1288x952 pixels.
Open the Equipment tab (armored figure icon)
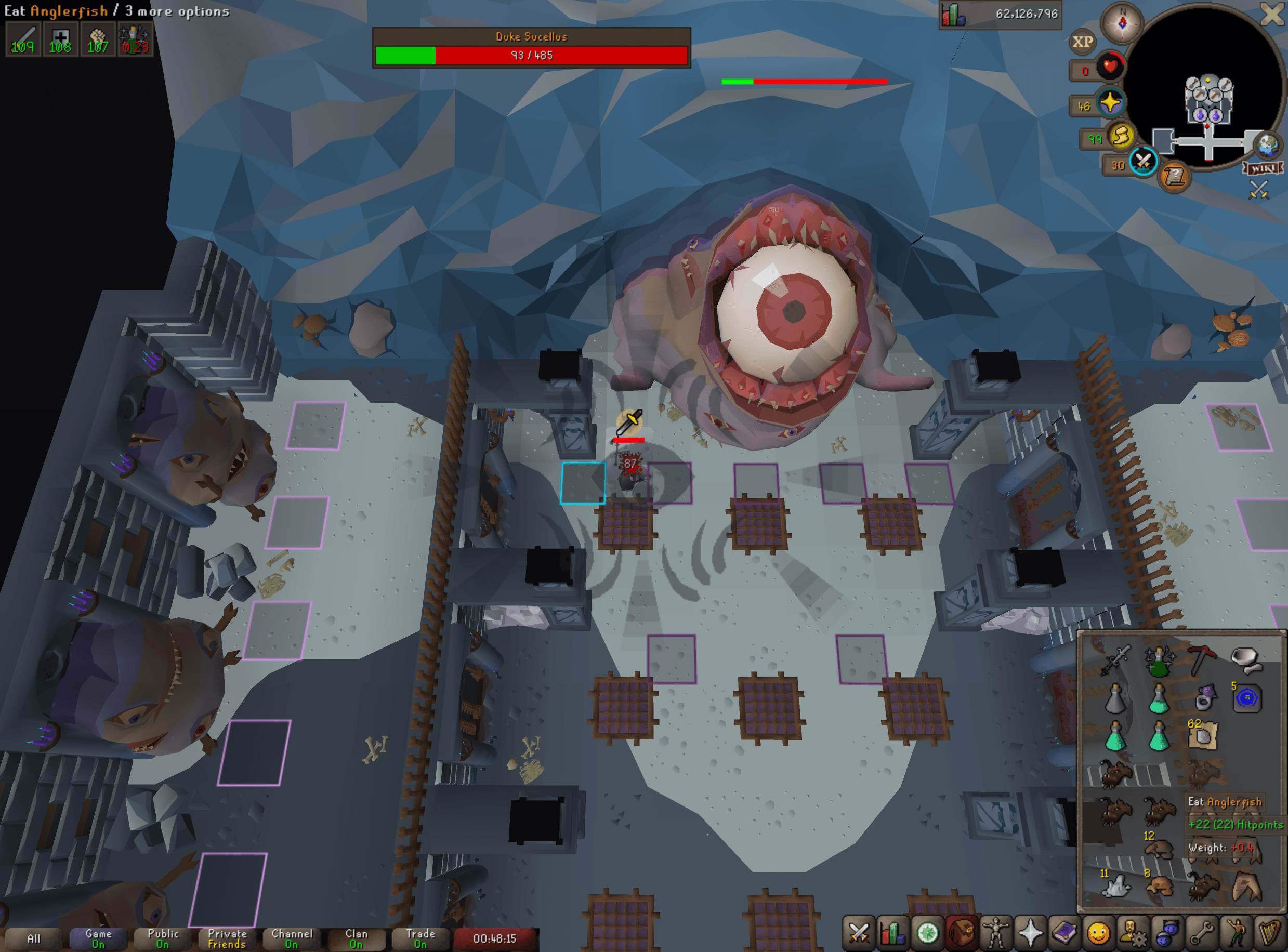[x=996, y=932]
